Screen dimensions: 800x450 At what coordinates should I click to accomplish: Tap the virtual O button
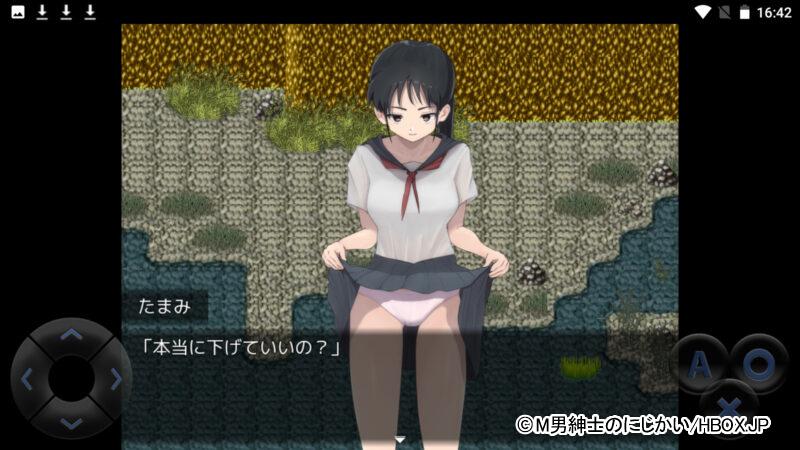click(x=759, y=364)
